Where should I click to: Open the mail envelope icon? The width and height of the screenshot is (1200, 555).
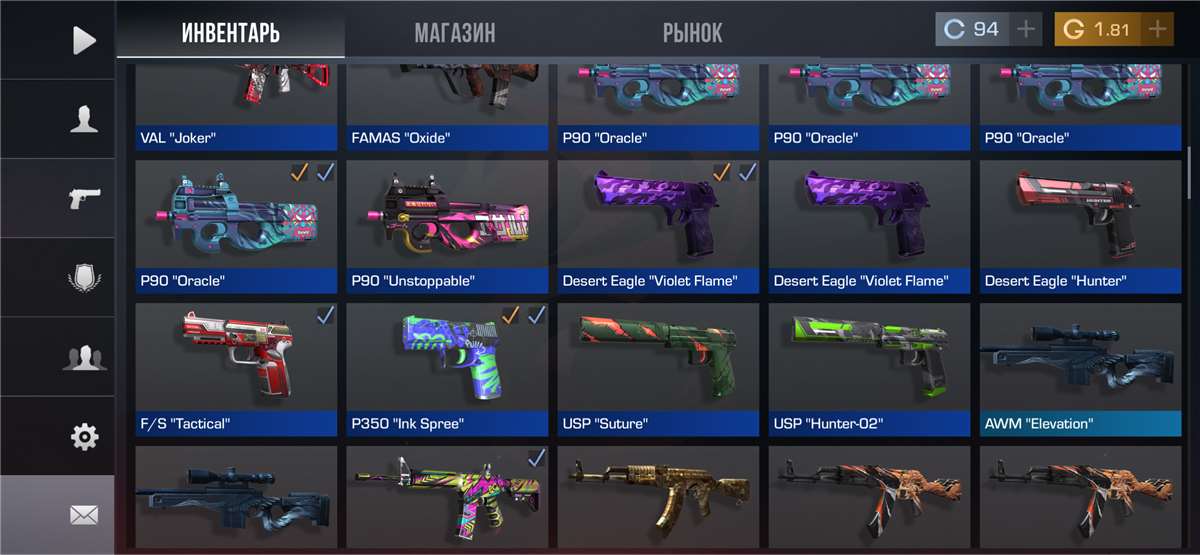coord(84,515)
